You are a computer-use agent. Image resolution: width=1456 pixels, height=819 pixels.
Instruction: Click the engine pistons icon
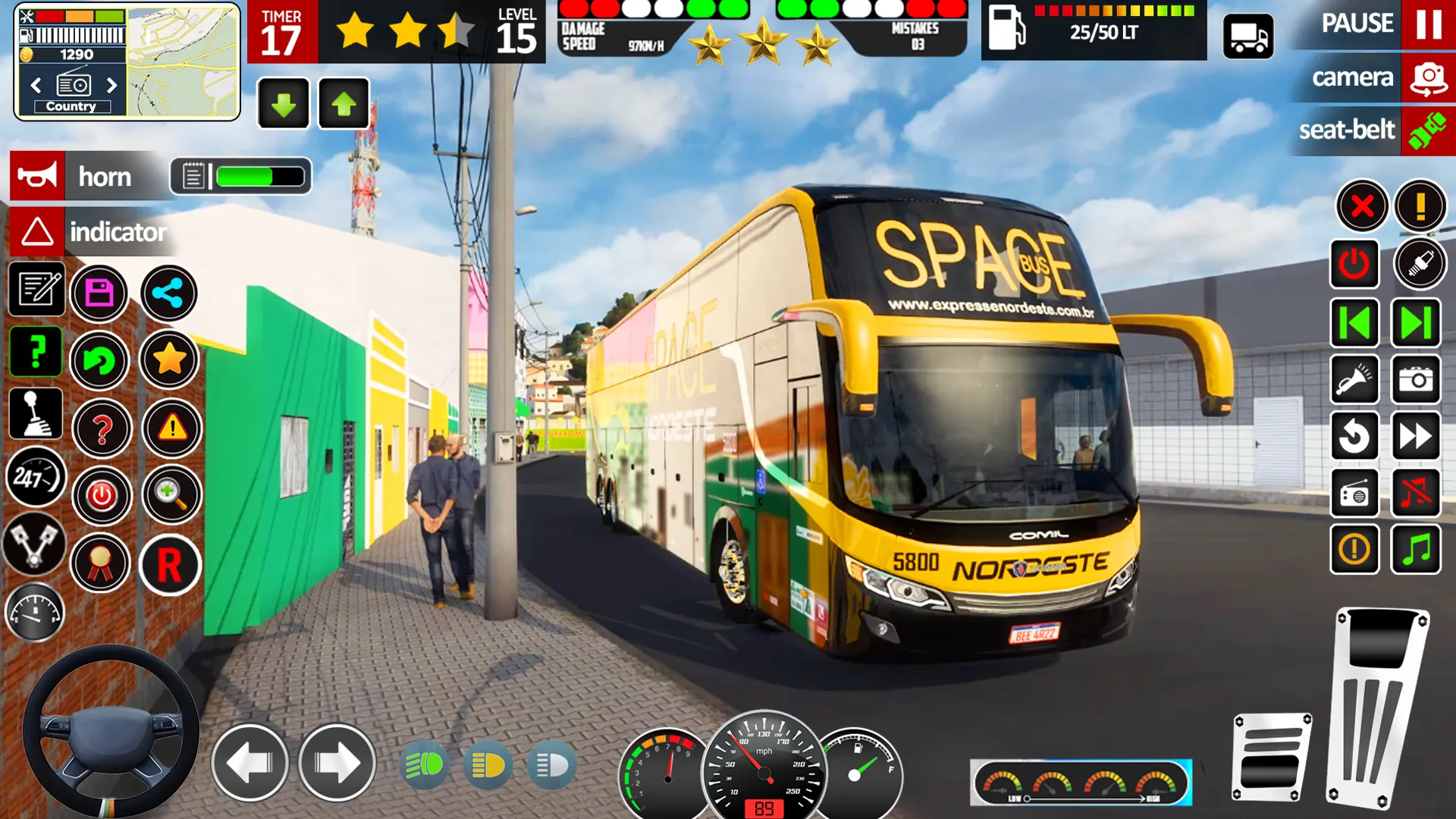pos(35,546)
